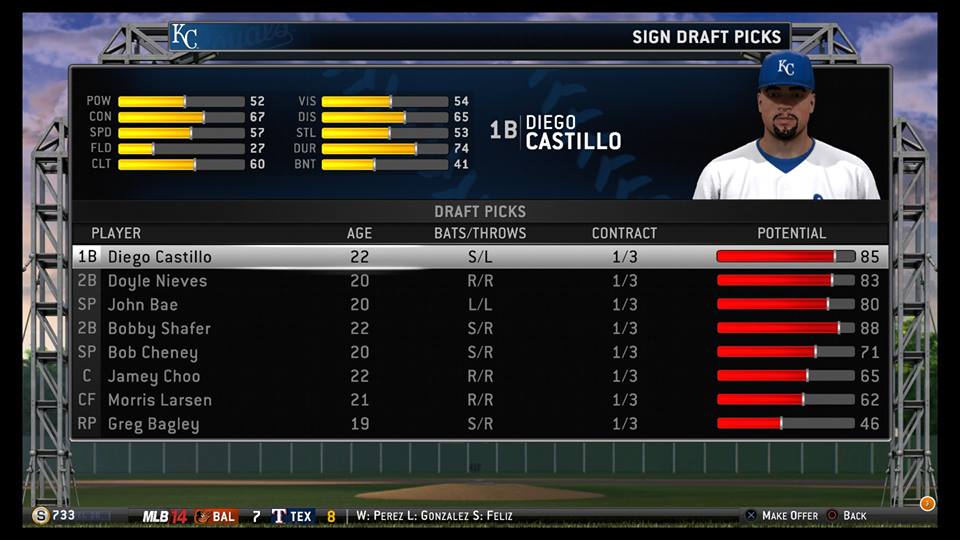Select pitcher John Bae in the list
Screen dimensions: 960x540
click(x=142, y=305)
